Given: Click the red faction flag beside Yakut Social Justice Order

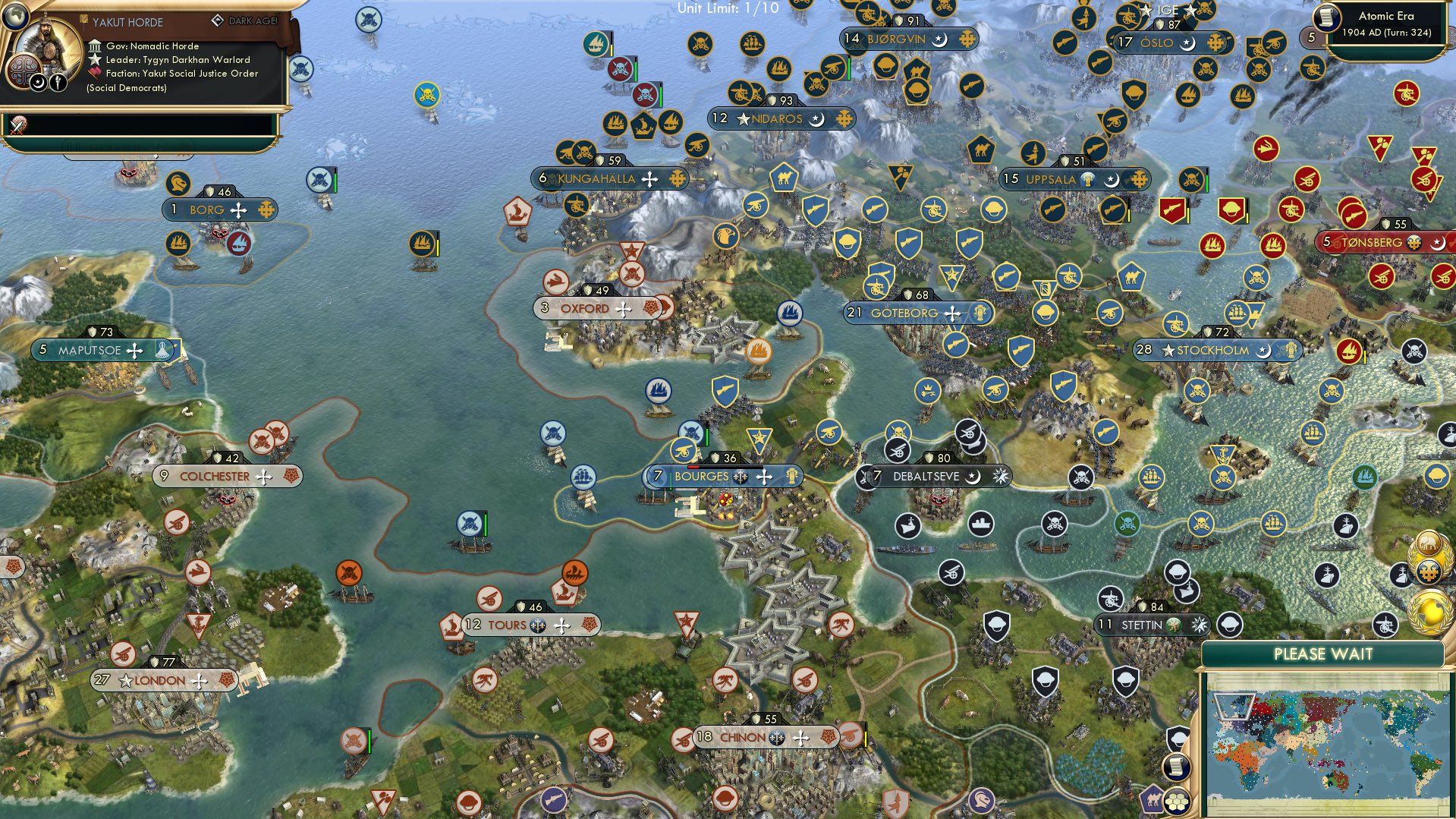Looking at the screenshot, I should pyautogui.click(x=95, y=73).
